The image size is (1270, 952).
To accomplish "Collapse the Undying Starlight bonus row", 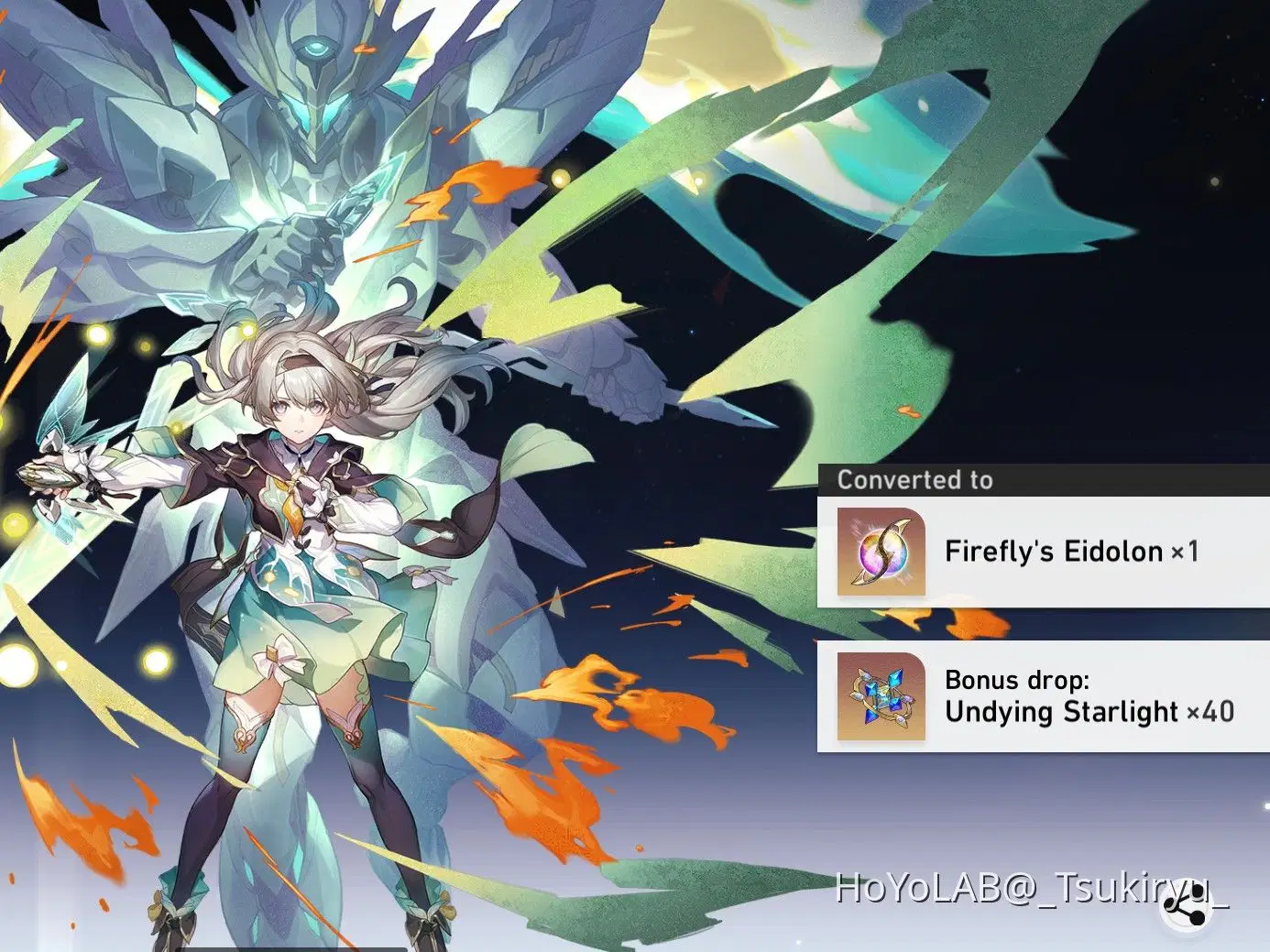I will point(1045,696).
